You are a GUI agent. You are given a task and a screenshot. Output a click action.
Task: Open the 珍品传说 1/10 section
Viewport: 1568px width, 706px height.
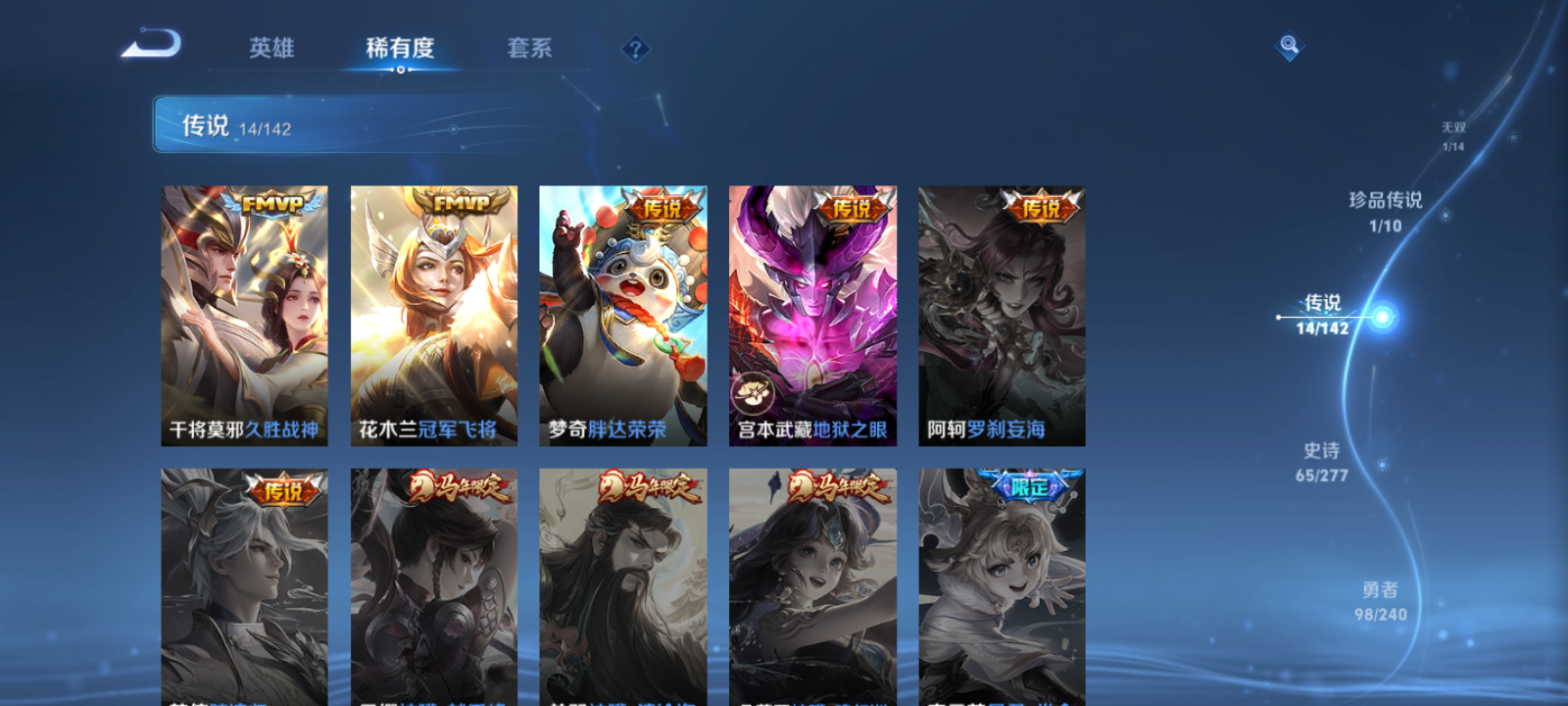coord(1387,210)
